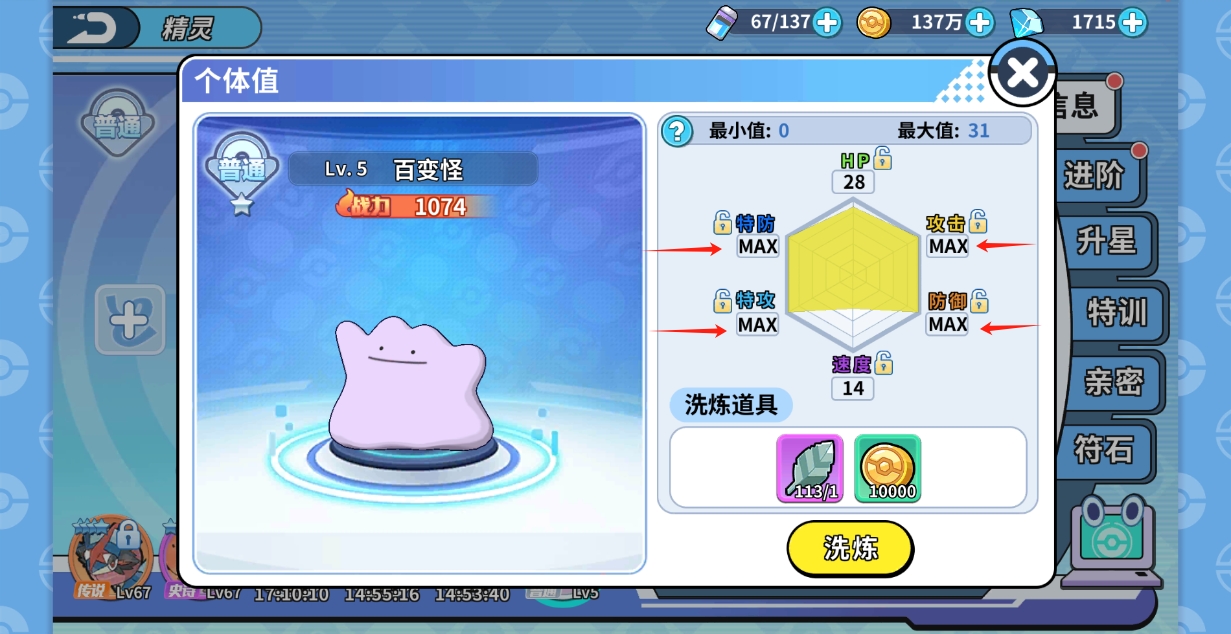Add more stamina with the plus button
Image resolution: width=1231 pixels, height=634 pixels.
(827, 22)
